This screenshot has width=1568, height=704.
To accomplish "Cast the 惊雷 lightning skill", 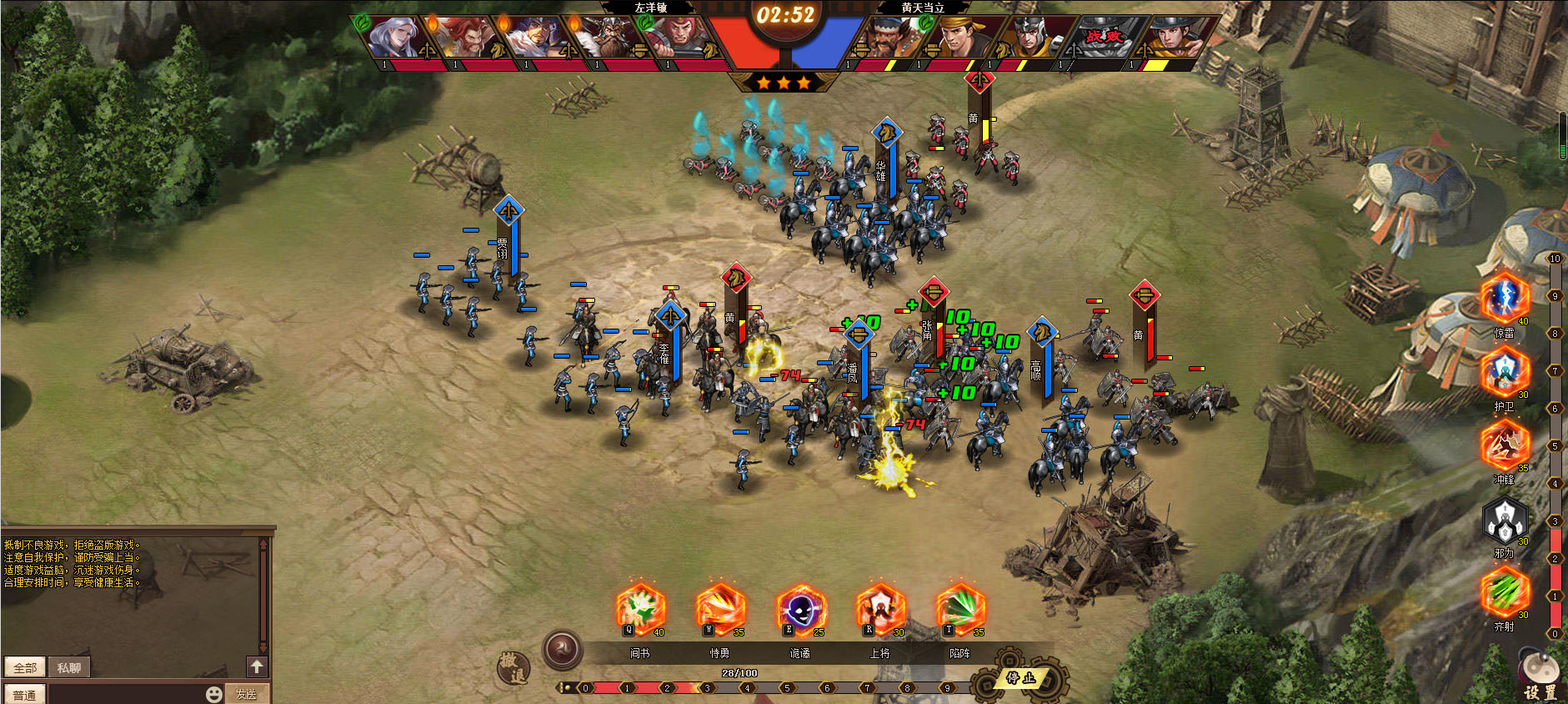I will [x=1505, y=299].
